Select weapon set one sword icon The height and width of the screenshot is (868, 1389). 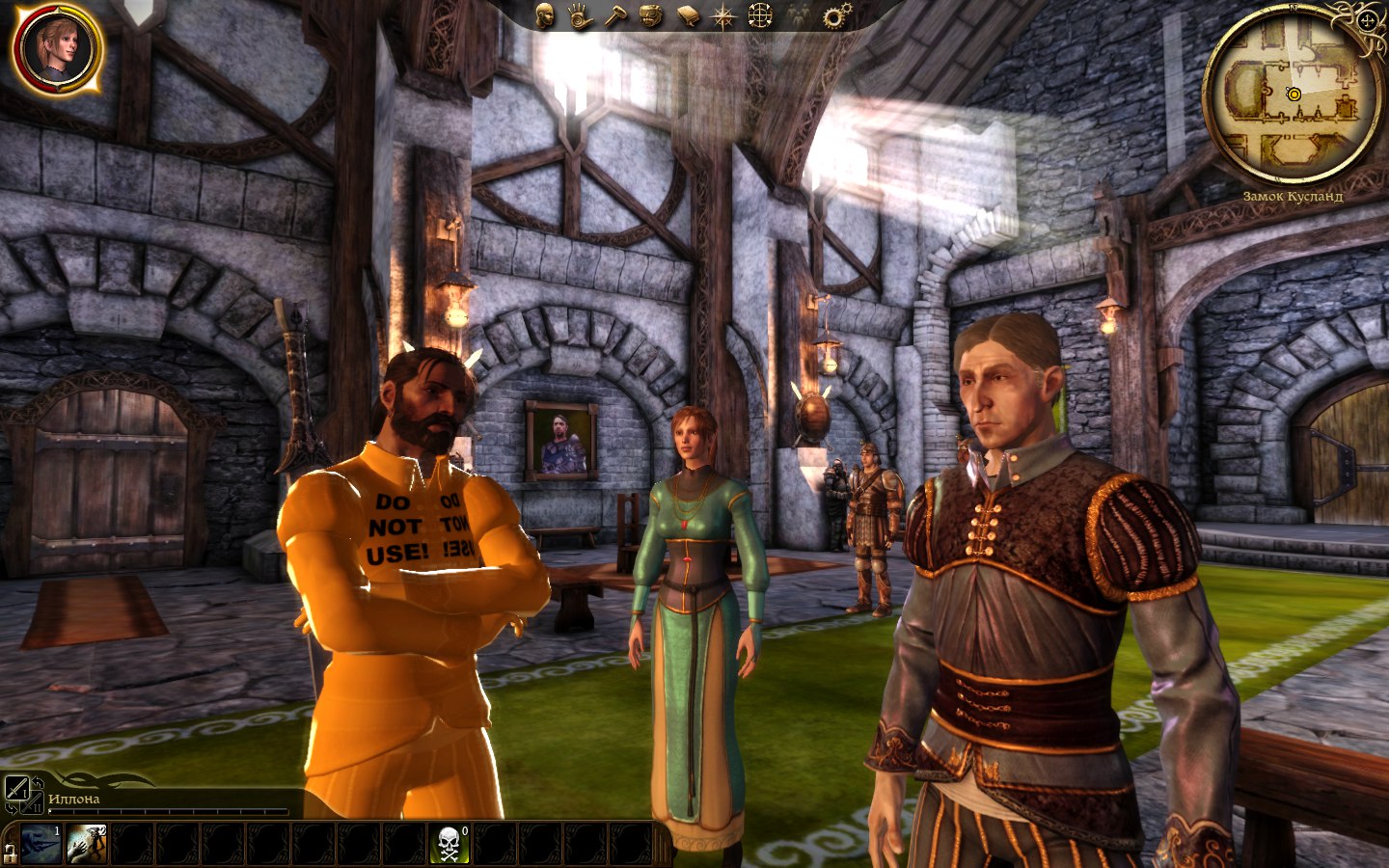click(x=16, y=790)
